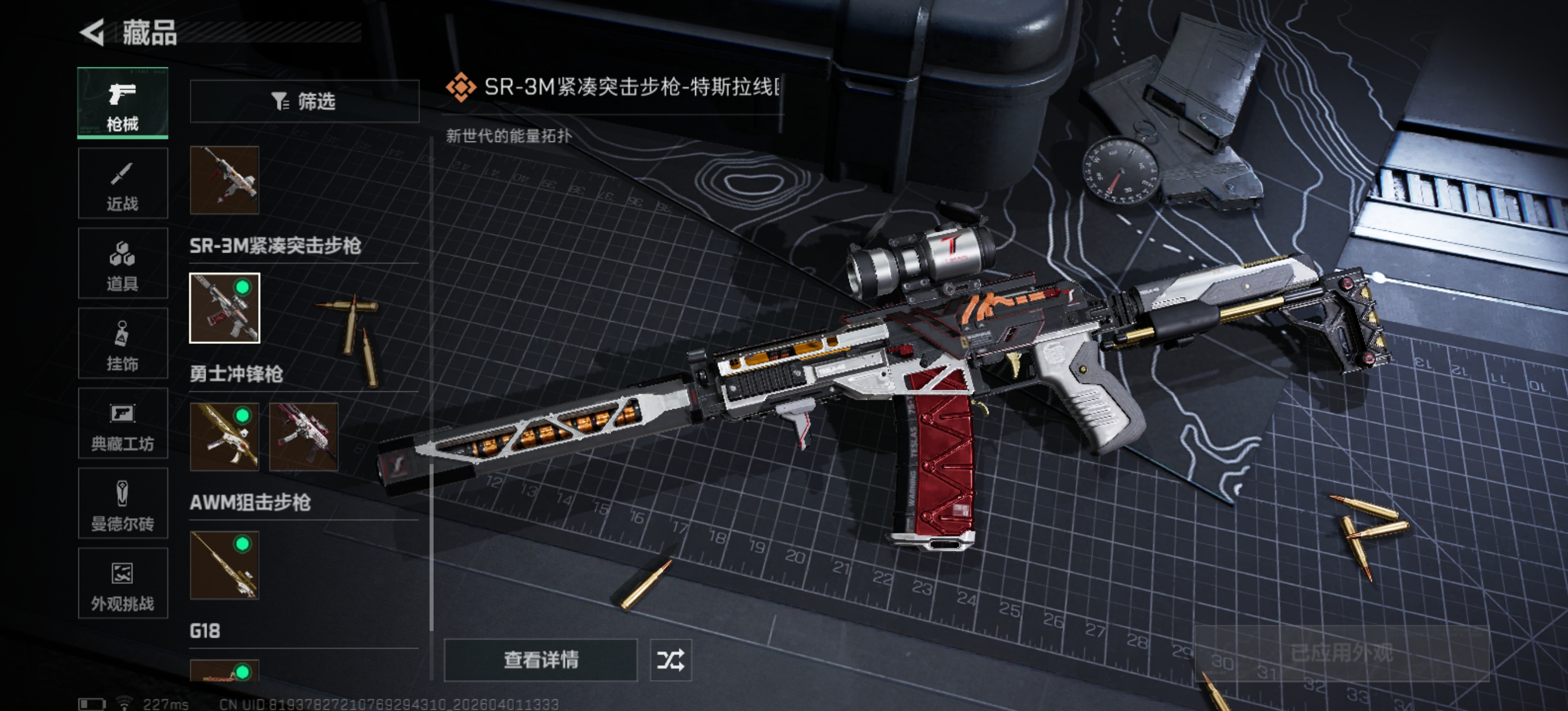Open the 筛选 filter button

(x=304, y=101)
